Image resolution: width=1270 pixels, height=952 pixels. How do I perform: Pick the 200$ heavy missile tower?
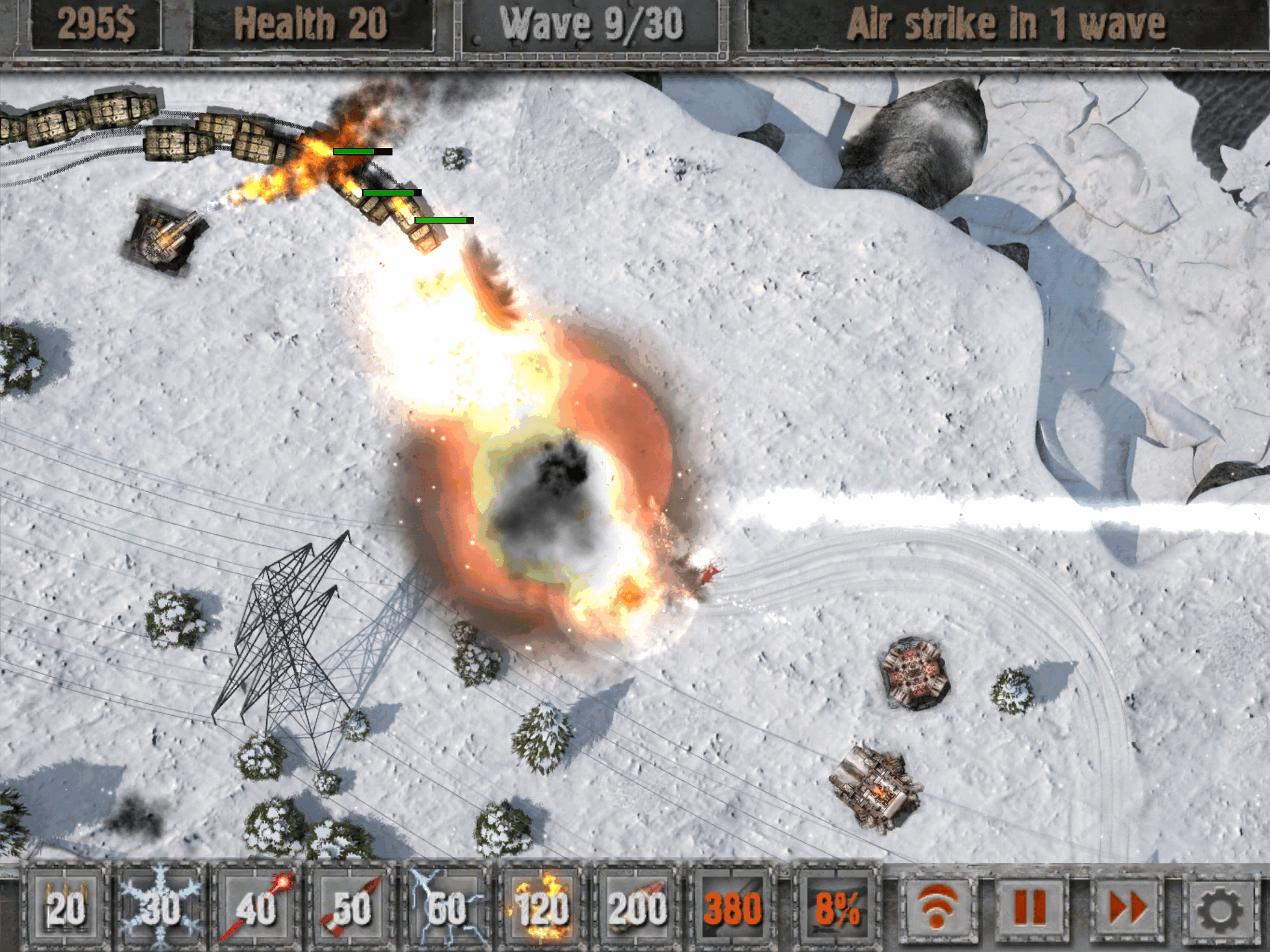click(x=636, y=908)
